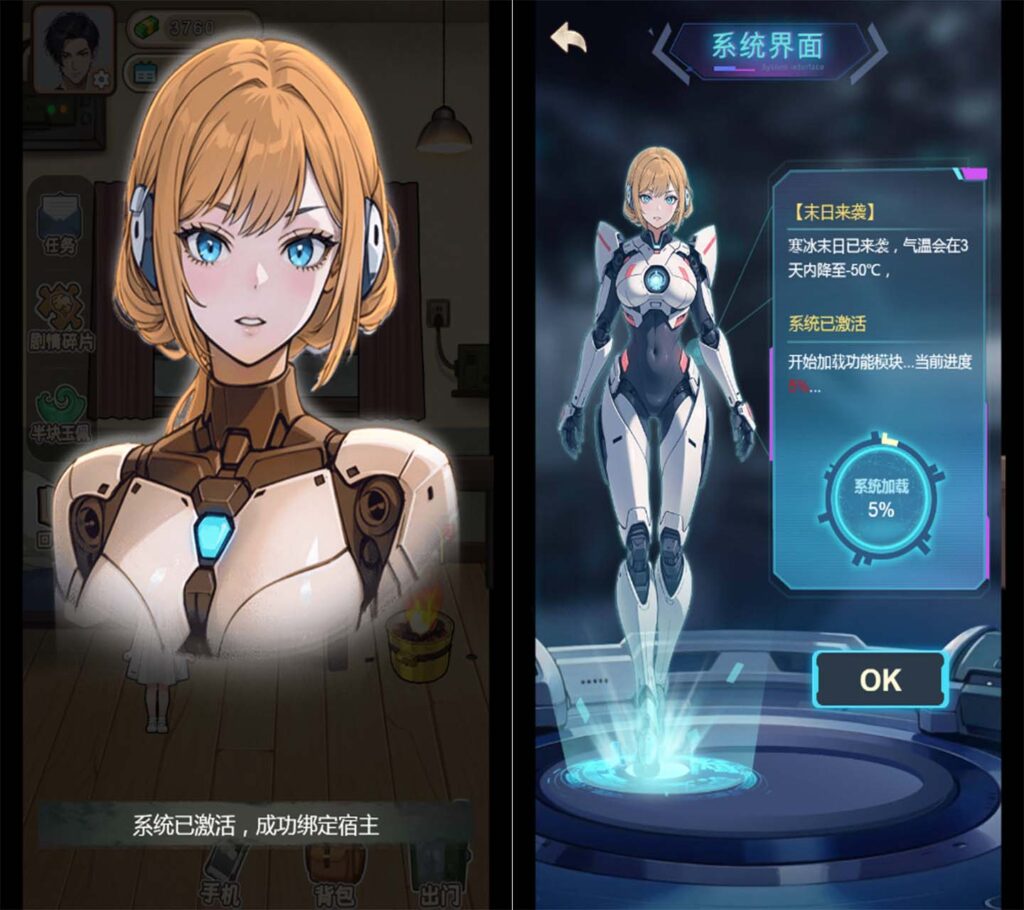Open the 剧情碎片 puzzle piece icon

tap(61, 316)
